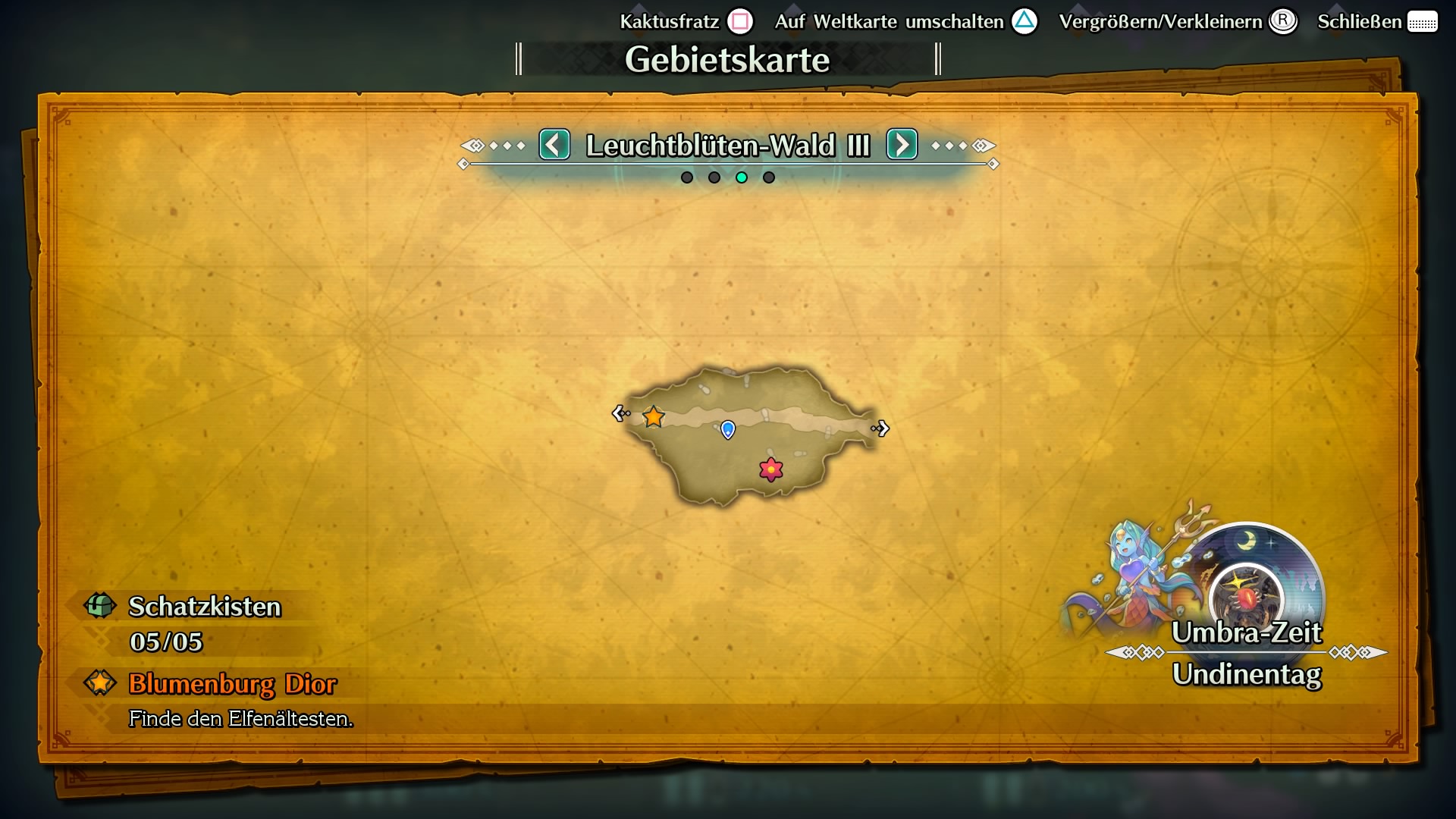Click the last page indicator dot
The image size is (1456, 819).
770,177
